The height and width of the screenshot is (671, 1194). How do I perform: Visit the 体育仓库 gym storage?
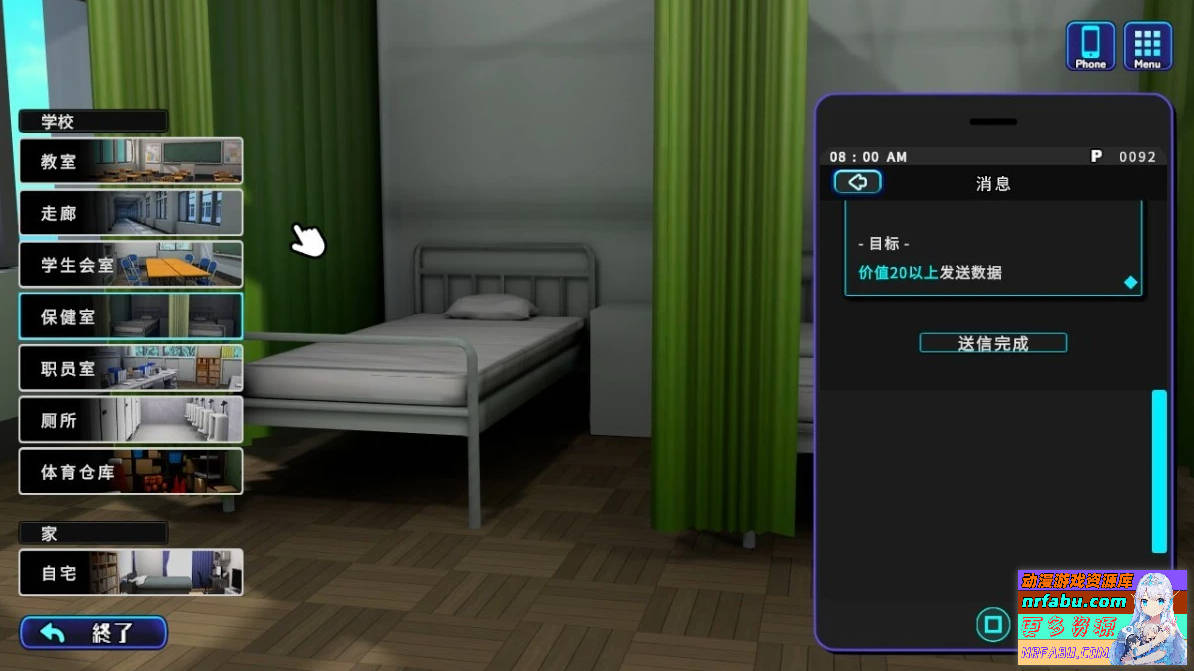(x=131, y=471)
